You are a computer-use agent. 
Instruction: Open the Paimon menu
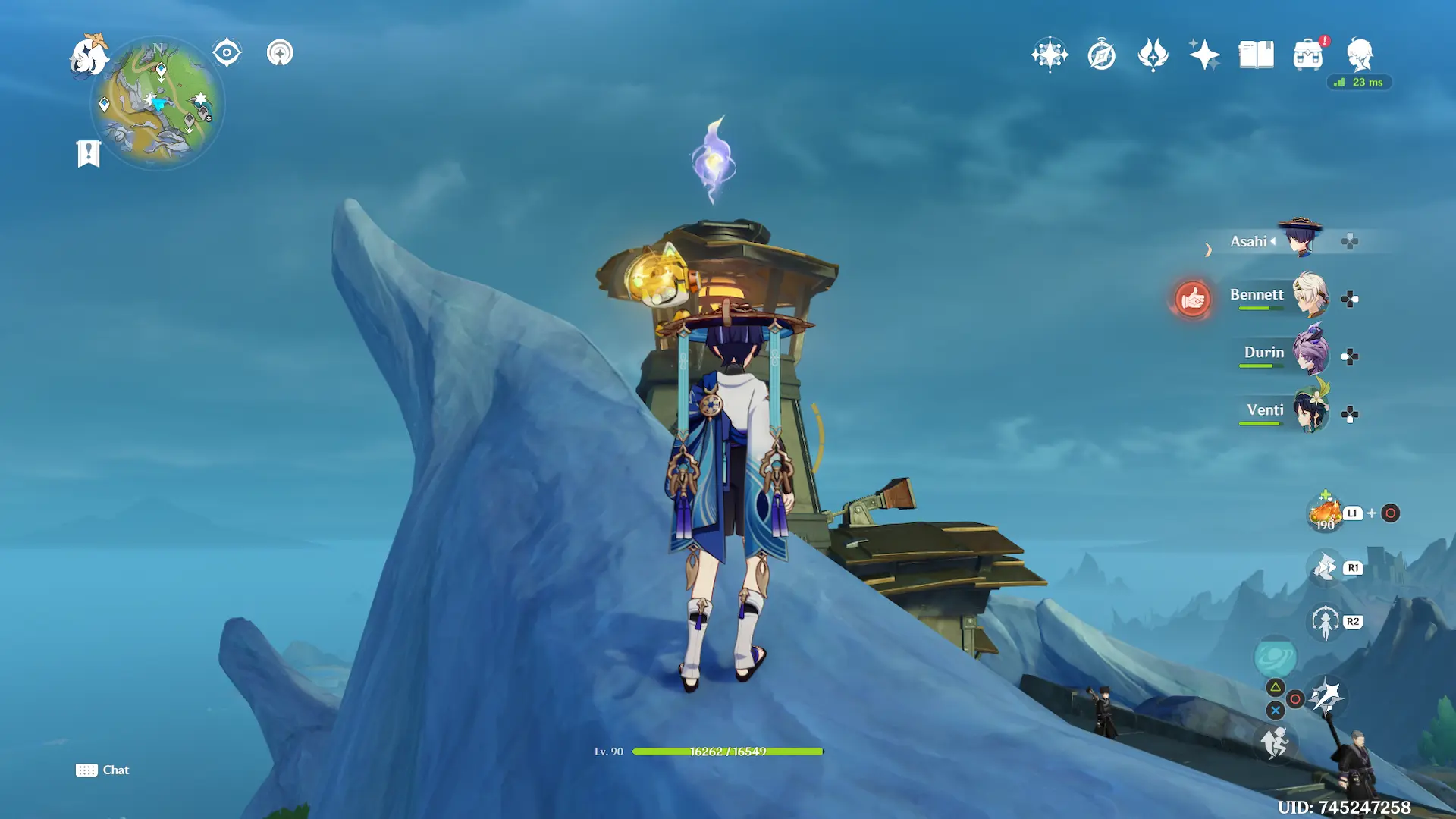coord(89,56)
